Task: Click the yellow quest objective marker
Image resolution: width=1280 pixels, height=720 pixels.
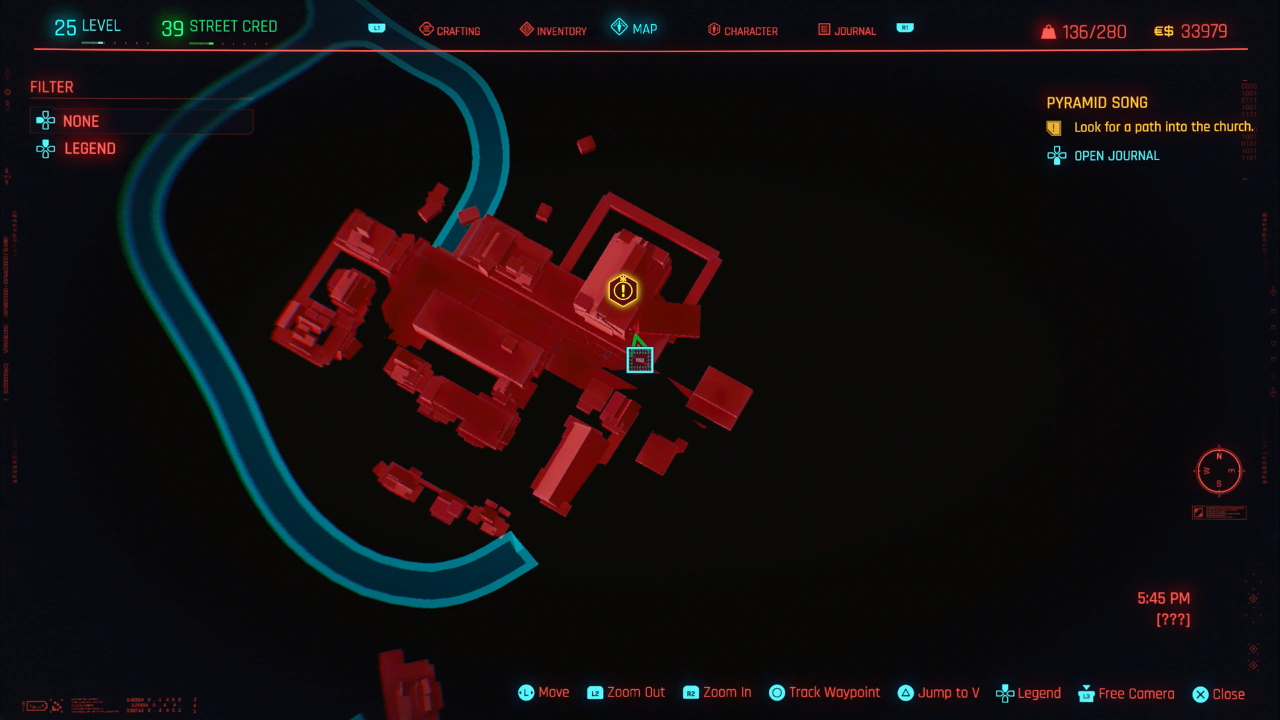Action: click(623, 291)
